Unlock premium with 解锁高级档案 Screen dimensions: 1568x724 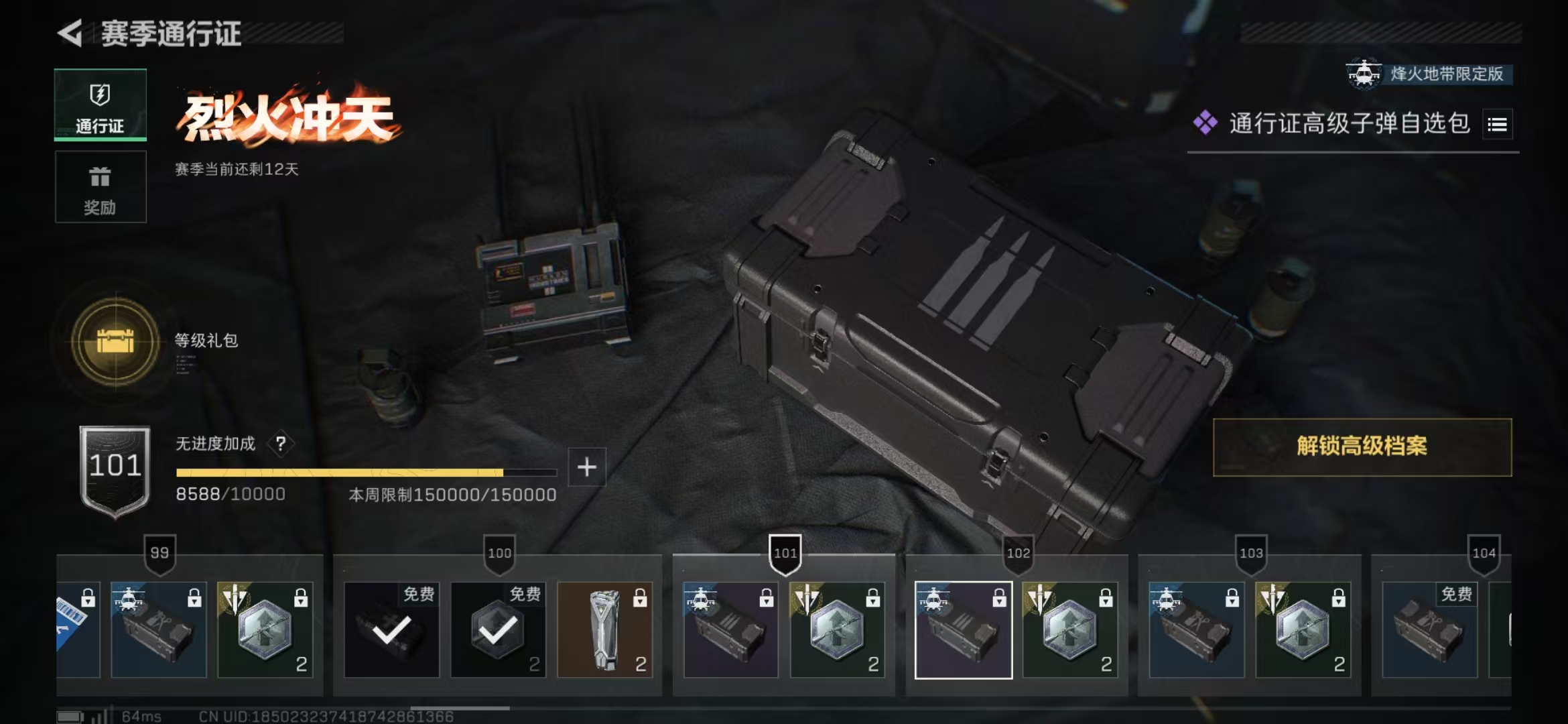[x=1362, y=447]
